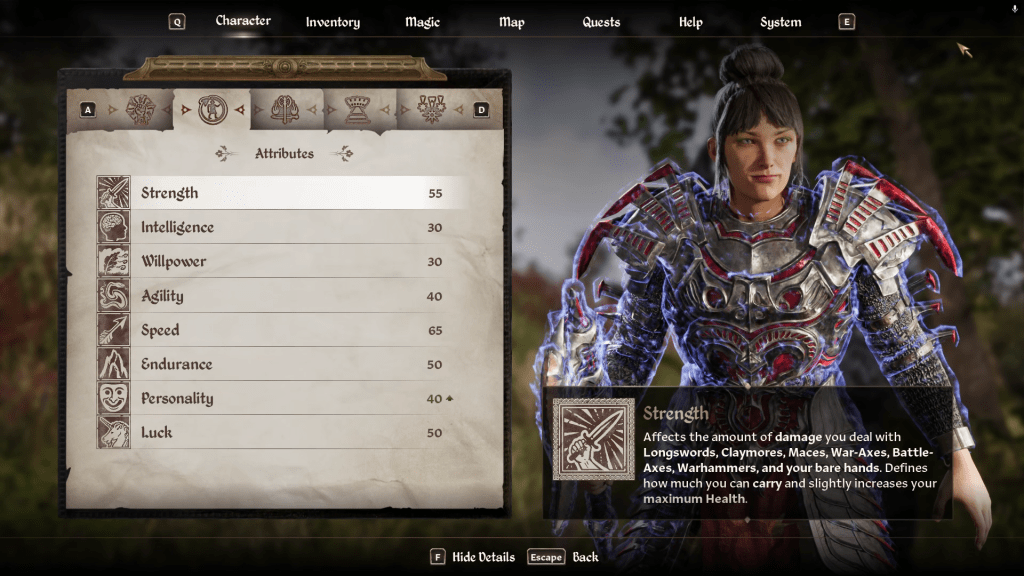Highlight the Agility attribute row
The image size is (1024, 576).
click(x=280, y=296)
